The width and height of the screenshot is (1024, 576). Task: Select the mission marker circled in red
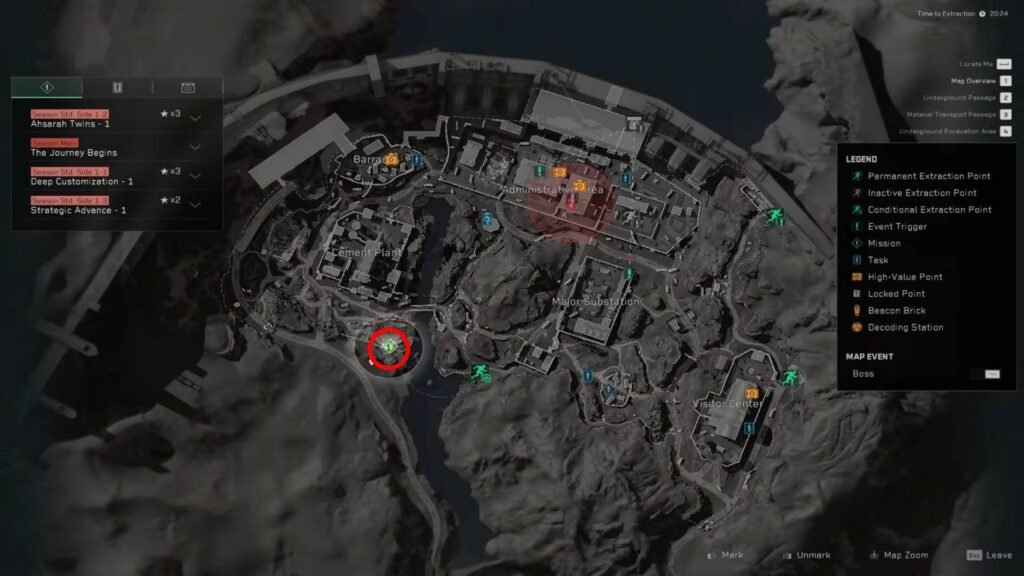[388, 347]
